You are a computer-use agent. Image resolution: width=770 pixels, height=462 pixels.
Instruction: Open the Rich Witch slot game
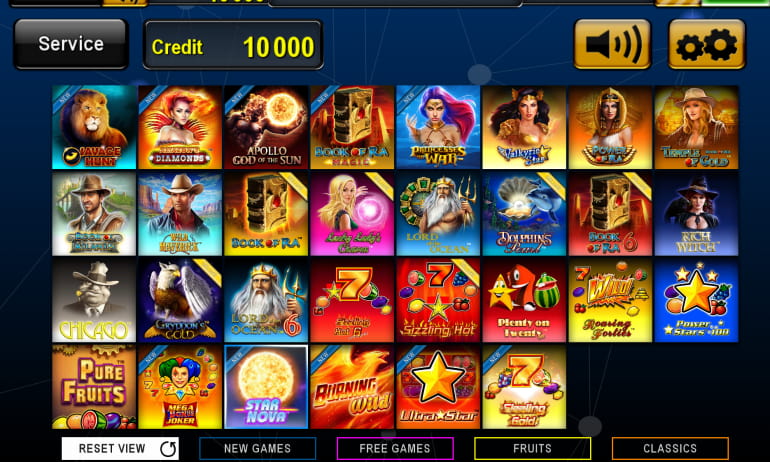[x=696, y=213]
